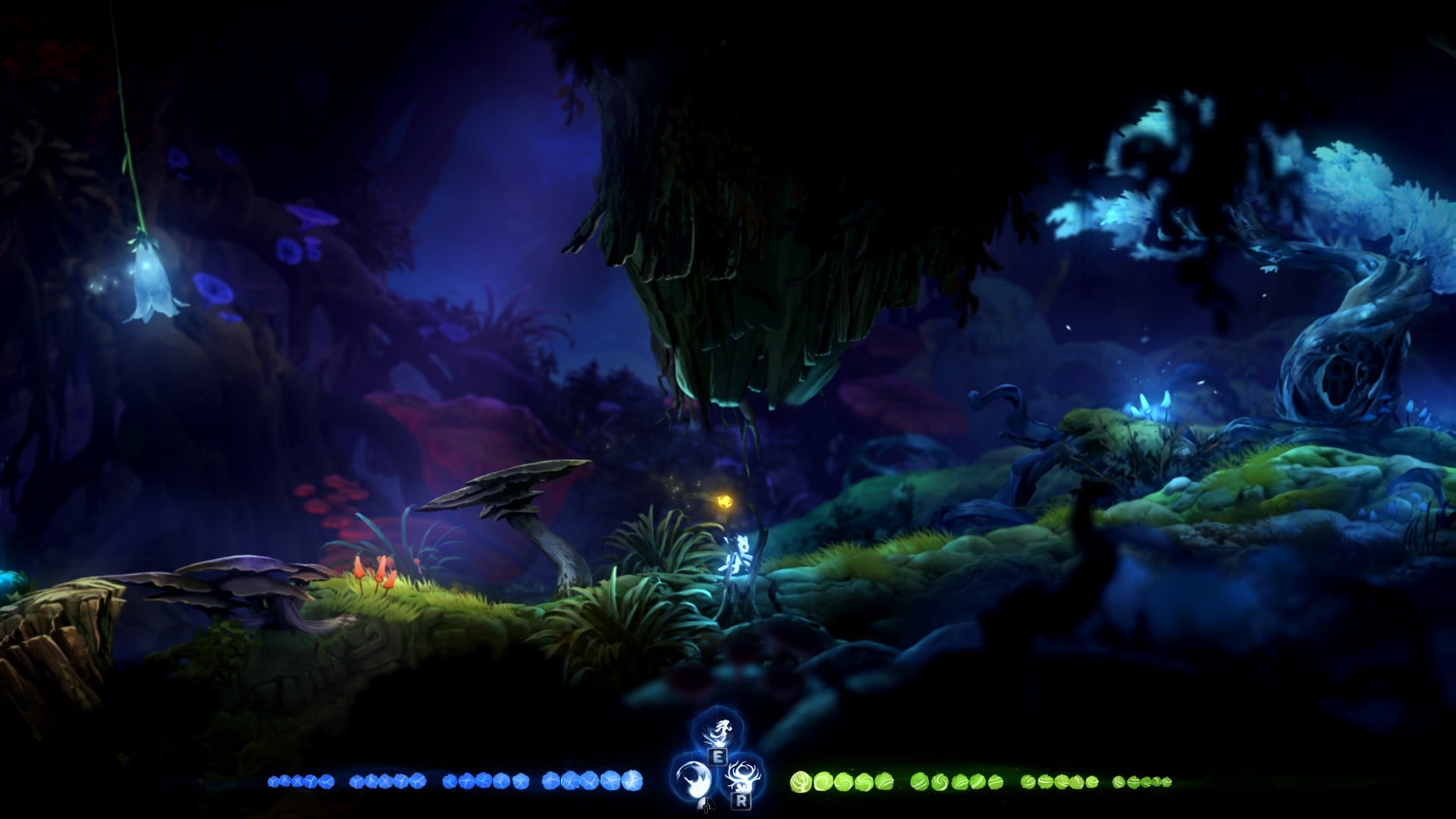
Task: Click the Spirit Flame attack ability icon
Action: point(692,780)
